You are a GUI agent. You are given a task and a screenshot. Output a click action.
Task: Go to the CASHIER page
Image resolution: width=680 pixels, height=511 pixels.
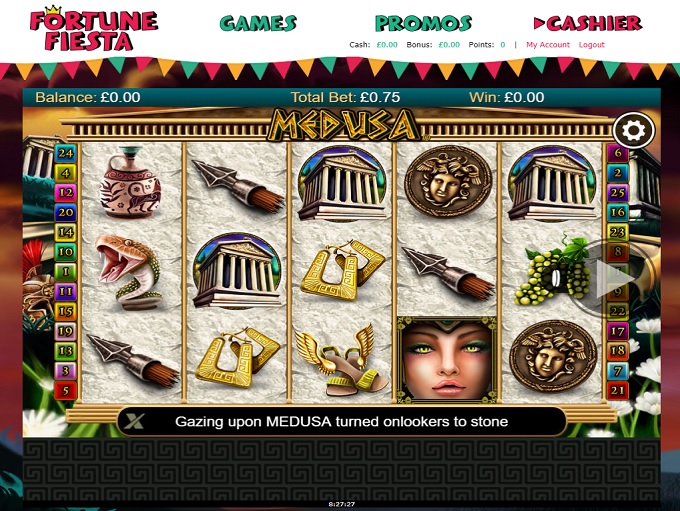point(587,23)
